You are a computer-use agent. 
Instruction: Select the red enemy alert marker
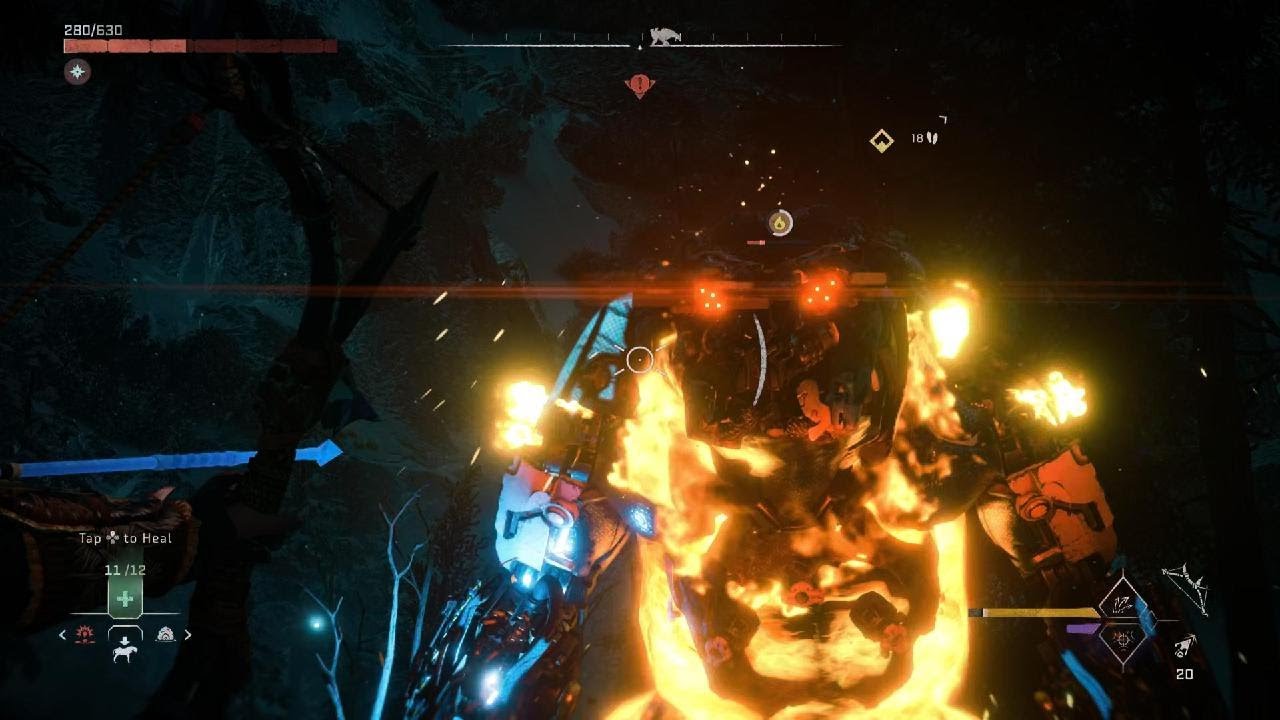640,86
